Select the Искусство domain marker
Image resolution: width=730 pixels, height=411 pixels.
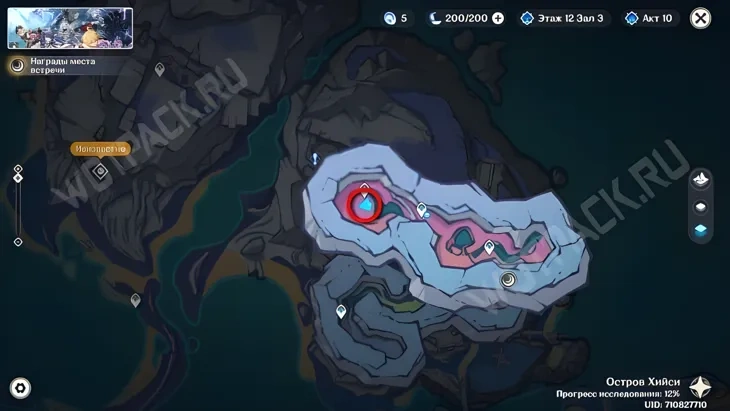(100, 171)
